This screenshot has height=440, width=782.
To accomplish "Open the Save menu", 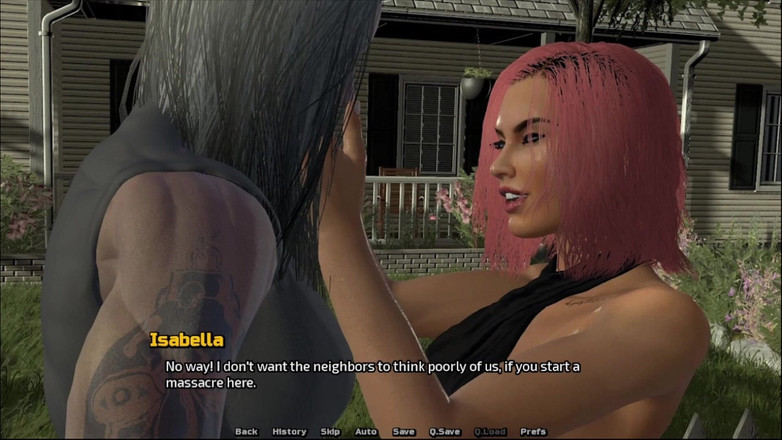I will (x=403, y=432).
